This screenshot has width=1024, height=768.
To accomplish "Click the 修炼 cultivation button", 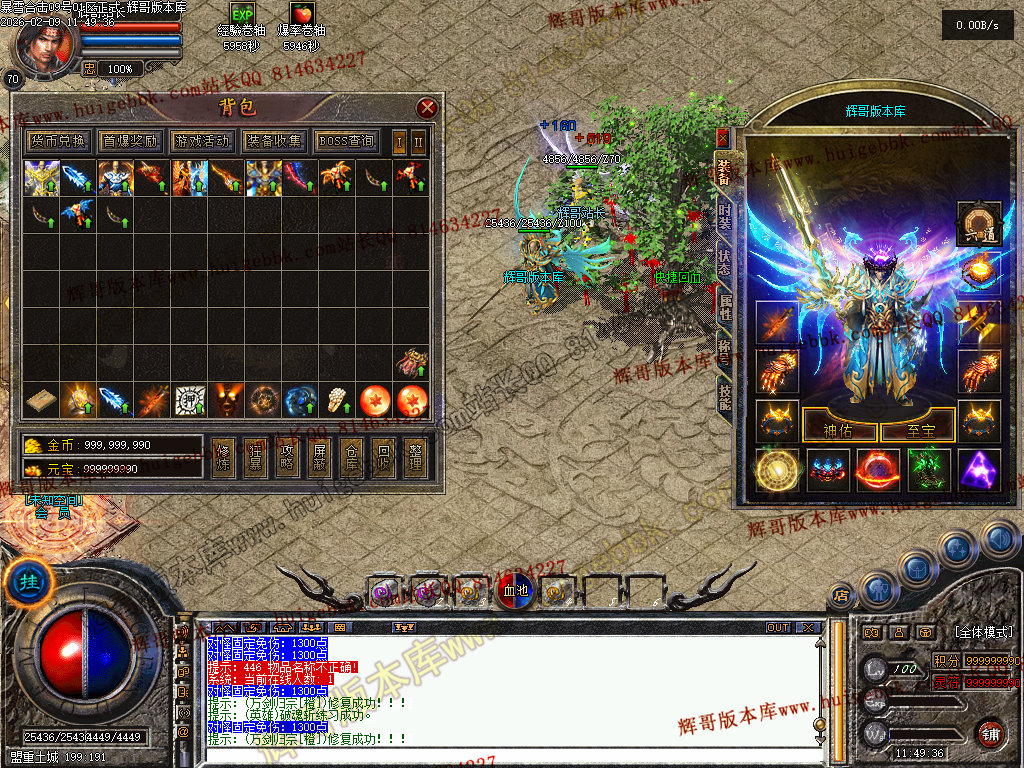I will [x=225, y=458].
